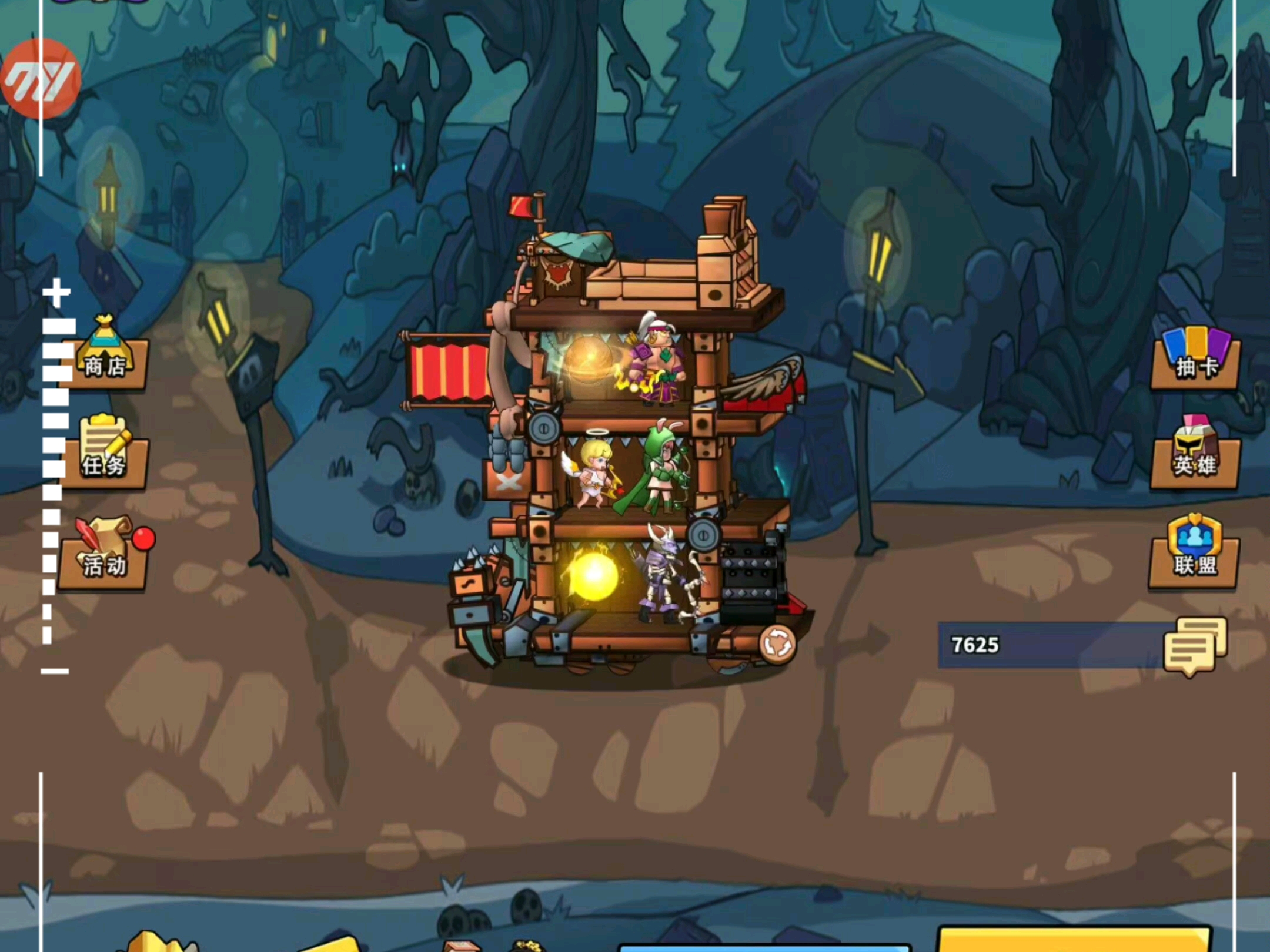
Task: Tap the circular swap arrows on the tower
Action: pos(777,644)
